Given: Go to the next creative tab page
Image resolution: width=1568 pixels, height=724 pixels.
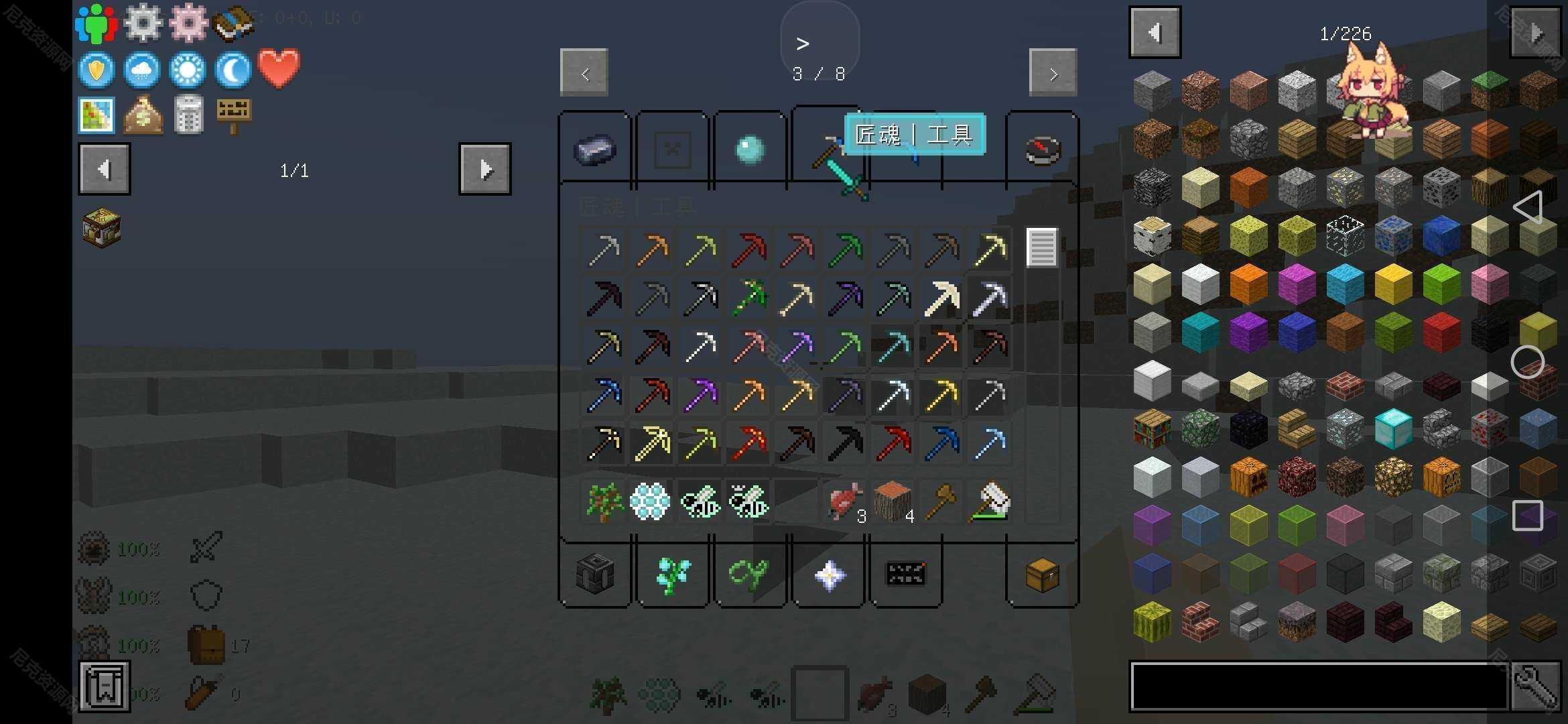Looking at the screenshot, I should [x=1053, y=72].
